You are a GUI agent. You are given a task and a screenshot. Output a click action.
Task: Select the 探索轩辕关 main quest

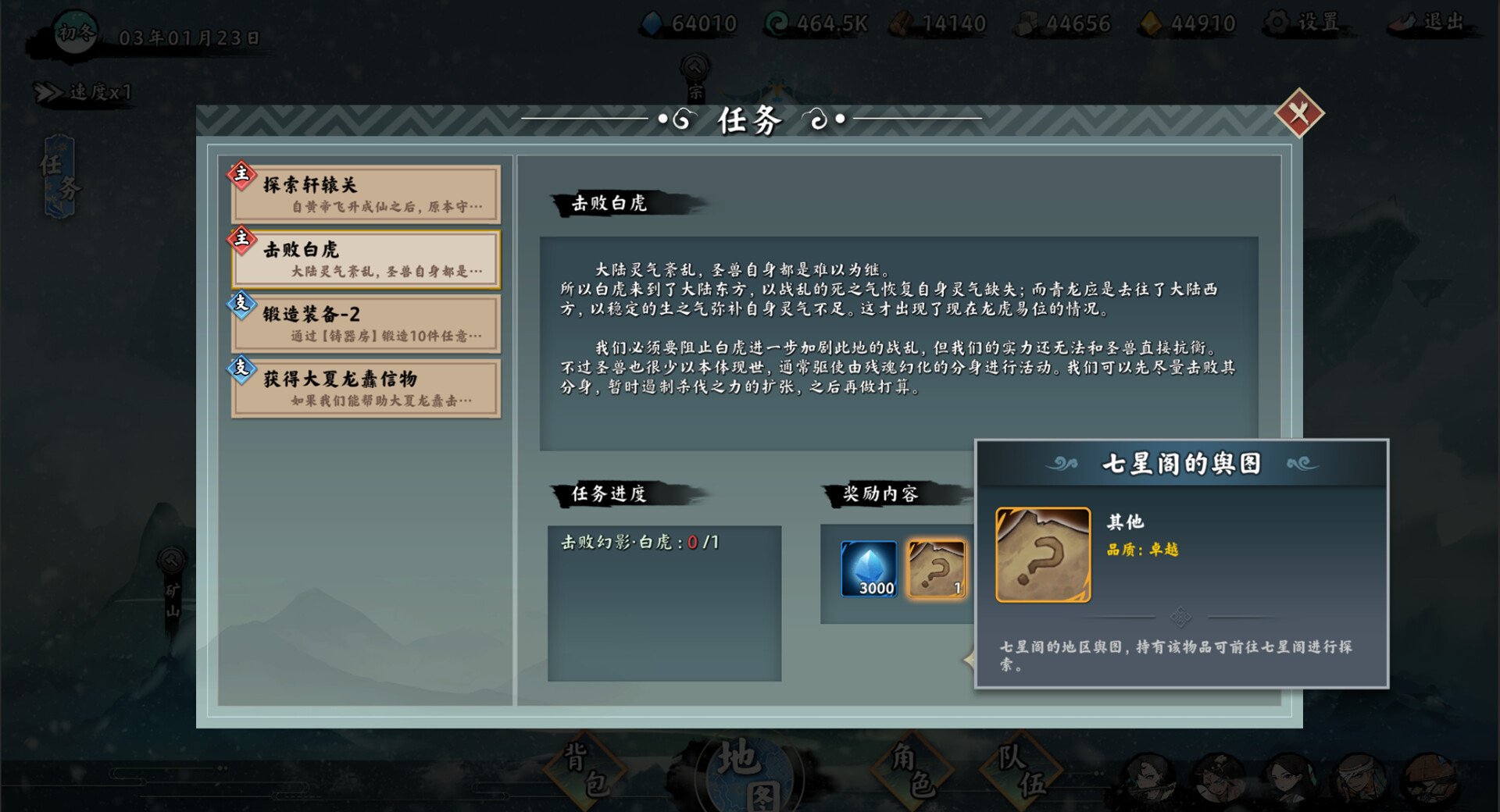pos(366,194)
